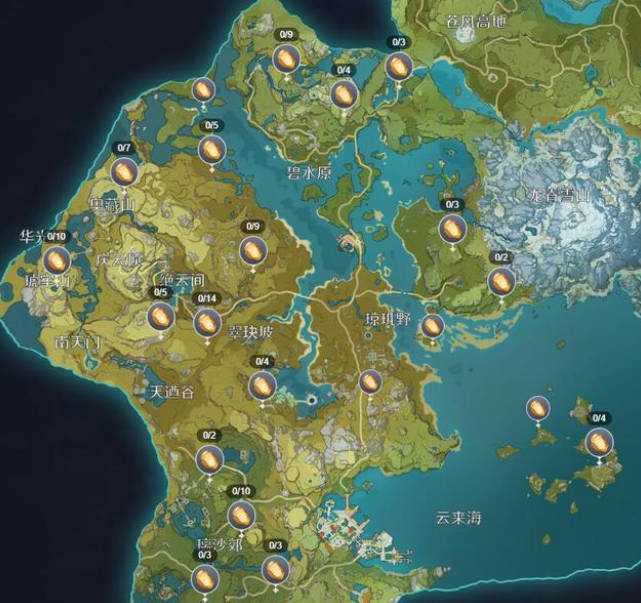Open the 0/9 marker above 翠玦坡

tap(253, 249)
